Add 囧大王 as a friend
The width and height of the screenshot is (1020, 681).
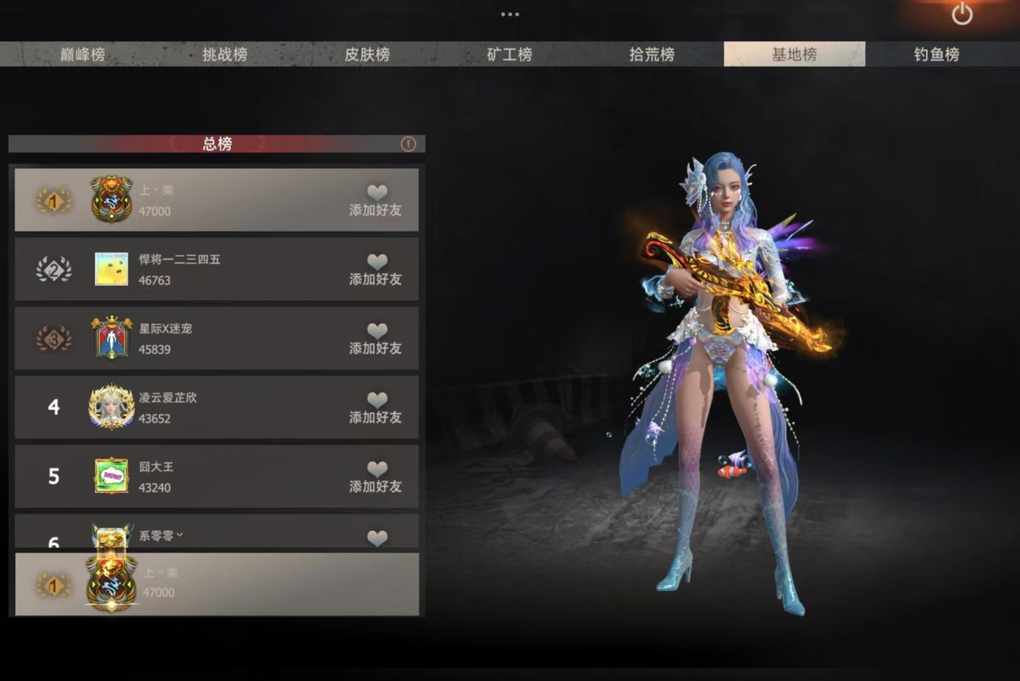[376, 476]
